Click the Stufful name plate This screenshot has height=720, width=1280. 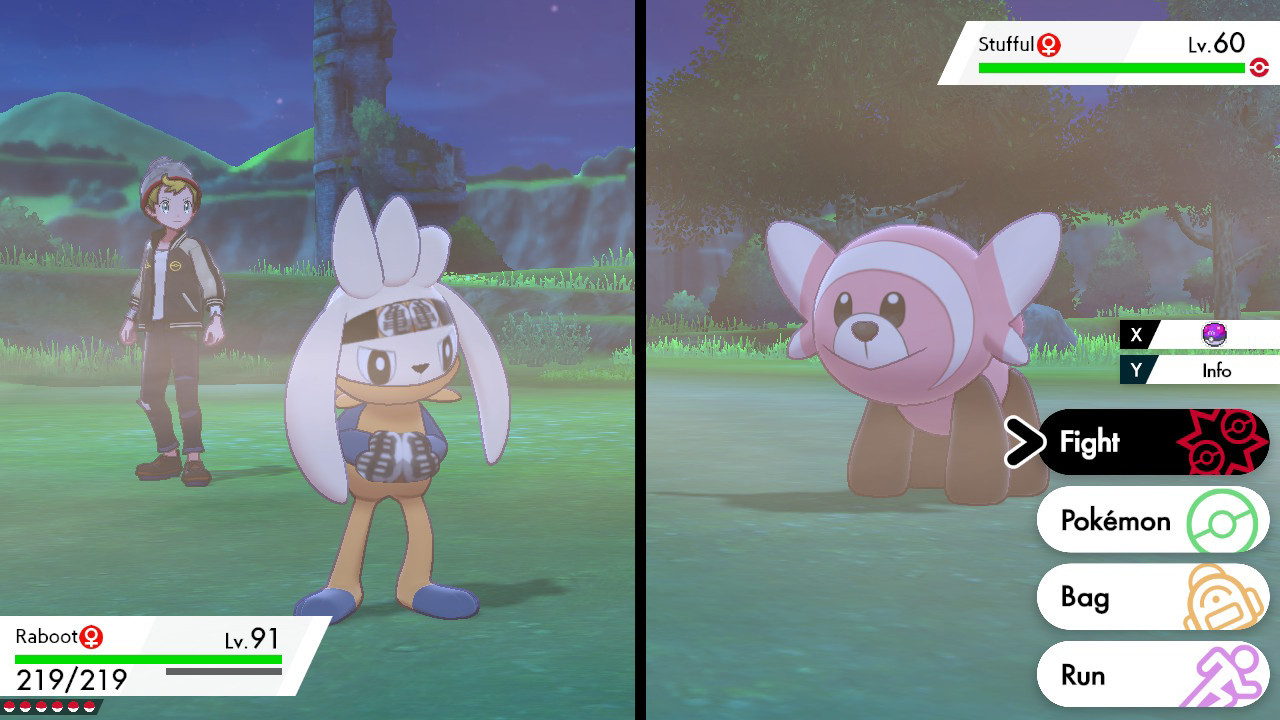1000,44
